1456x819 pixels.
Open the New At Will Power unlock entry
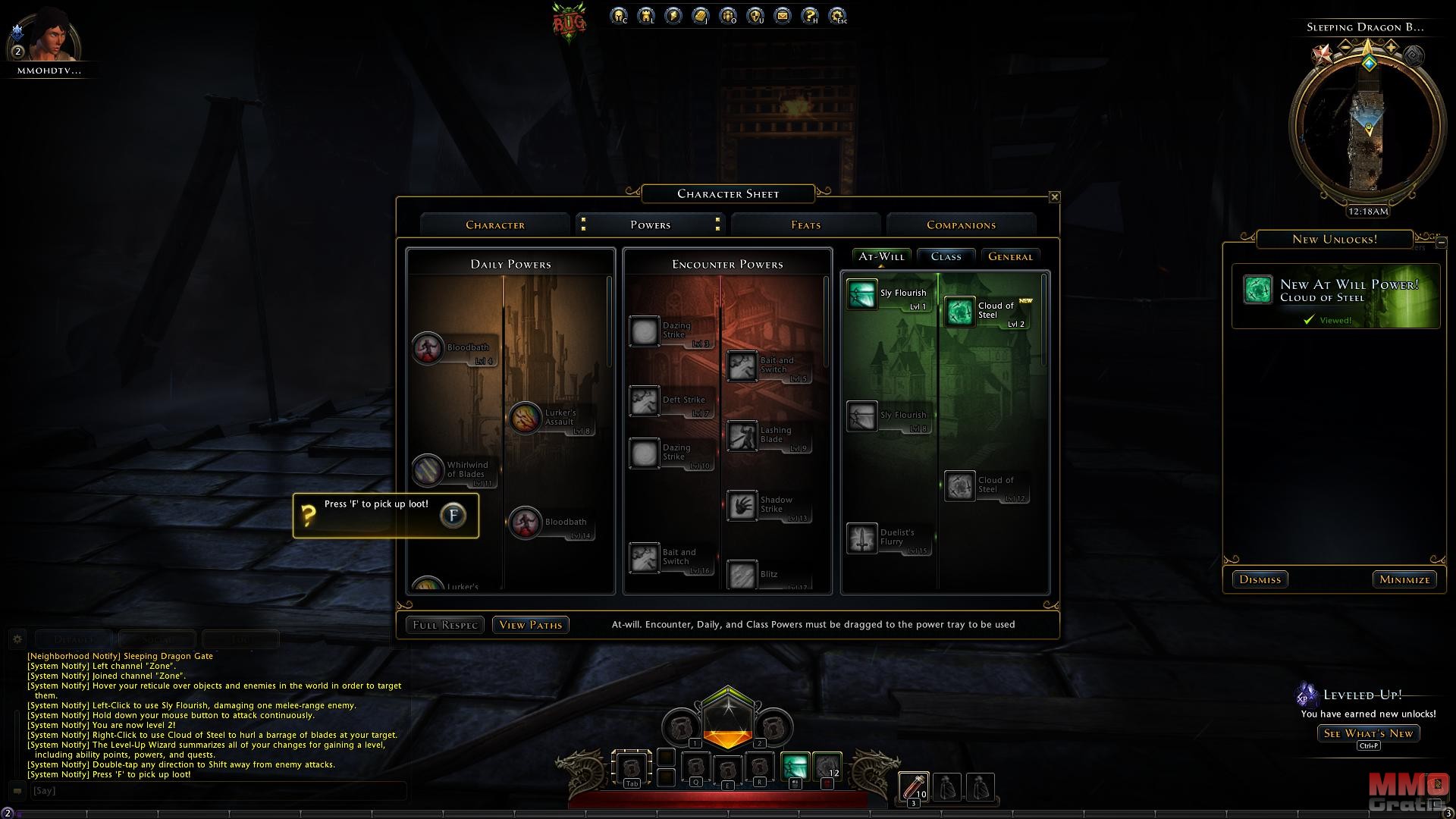coord(1335,296)
